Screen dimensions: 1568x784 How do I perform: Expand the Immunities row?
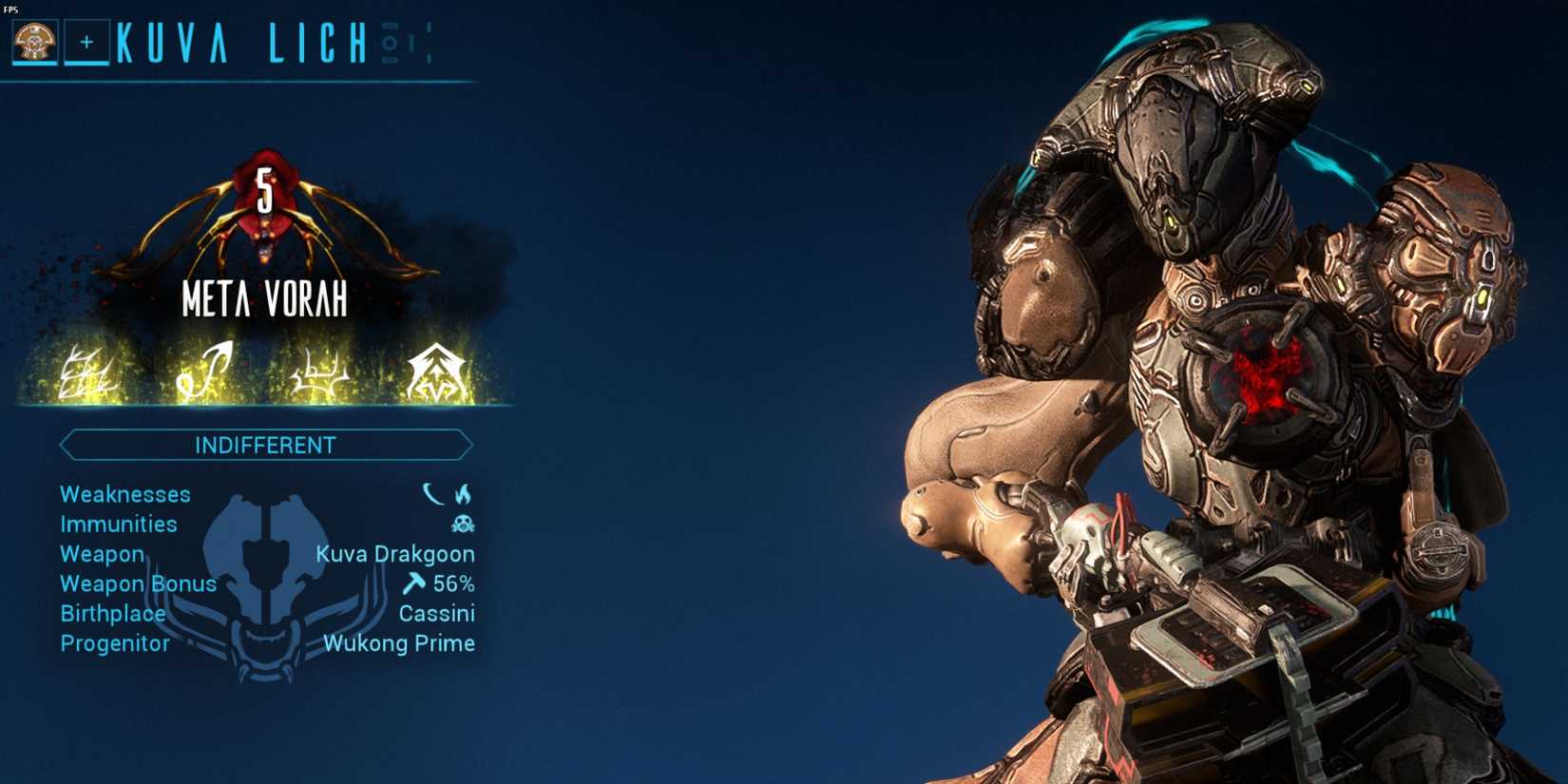pyautogui.click(x=118, y=524)
